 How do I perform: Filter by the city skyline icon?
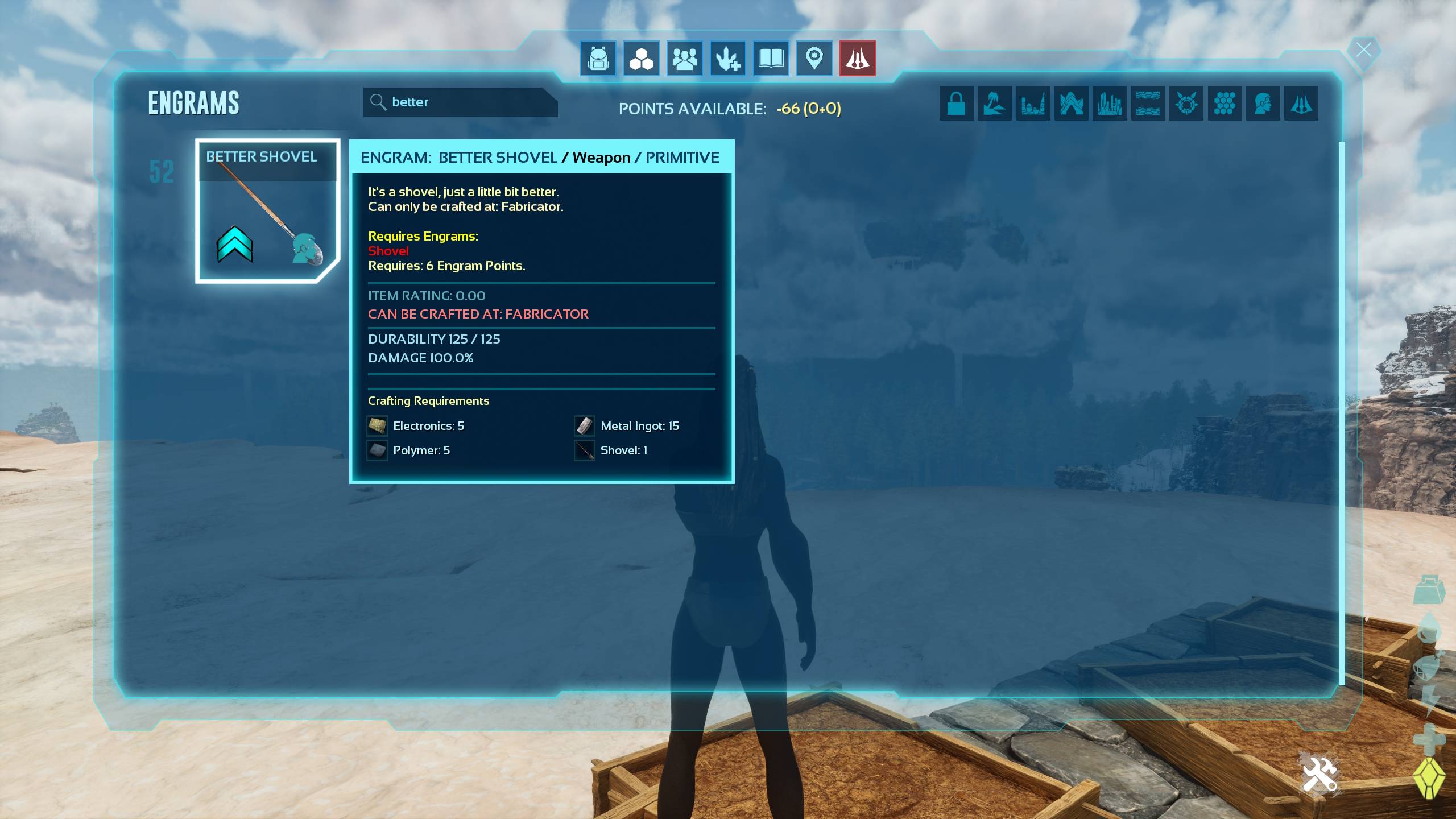point(1110,104)
